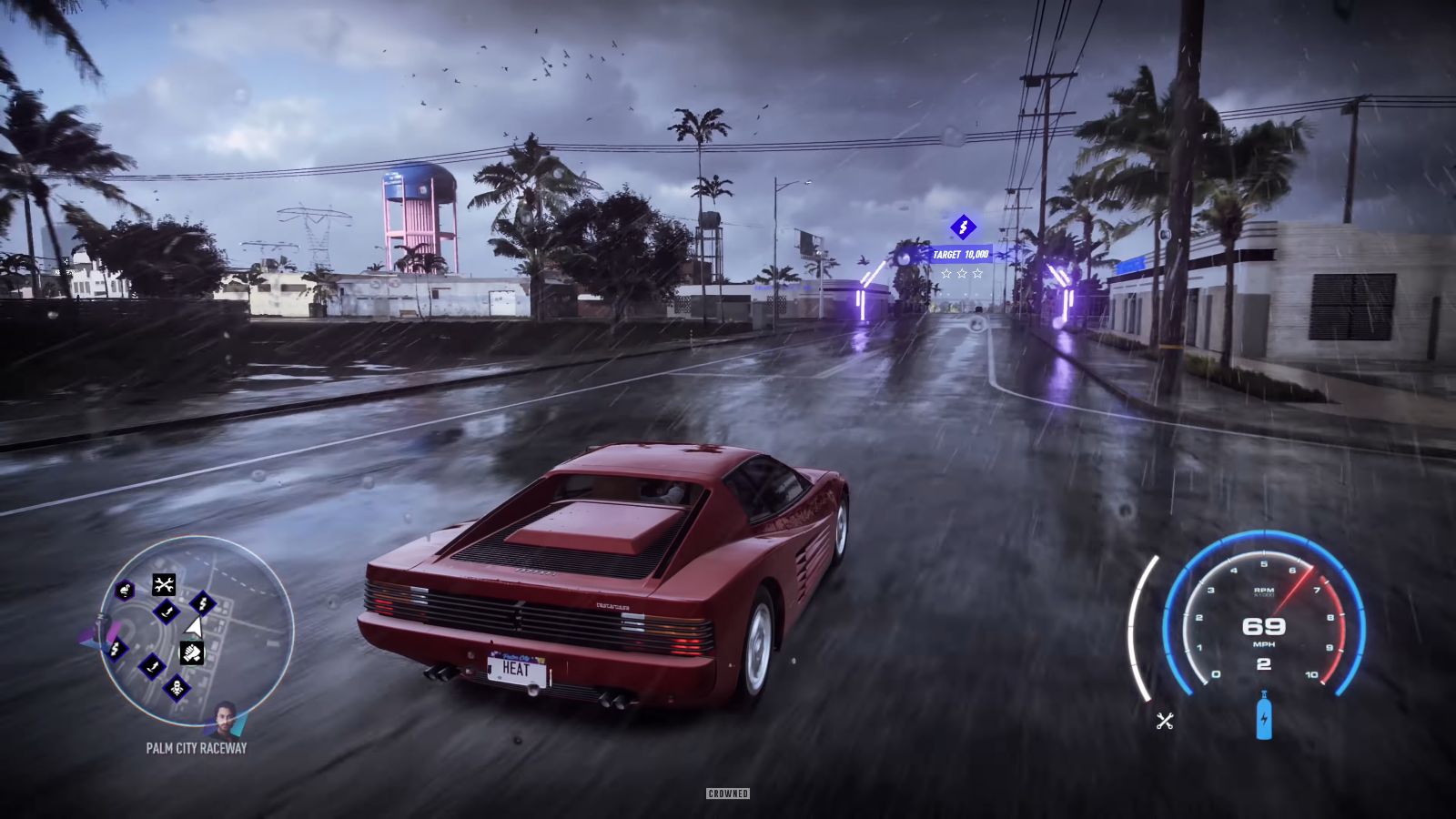
Task: Select the skull marker on the minimap
Action: pyautogui.click(x=177, y=687)
